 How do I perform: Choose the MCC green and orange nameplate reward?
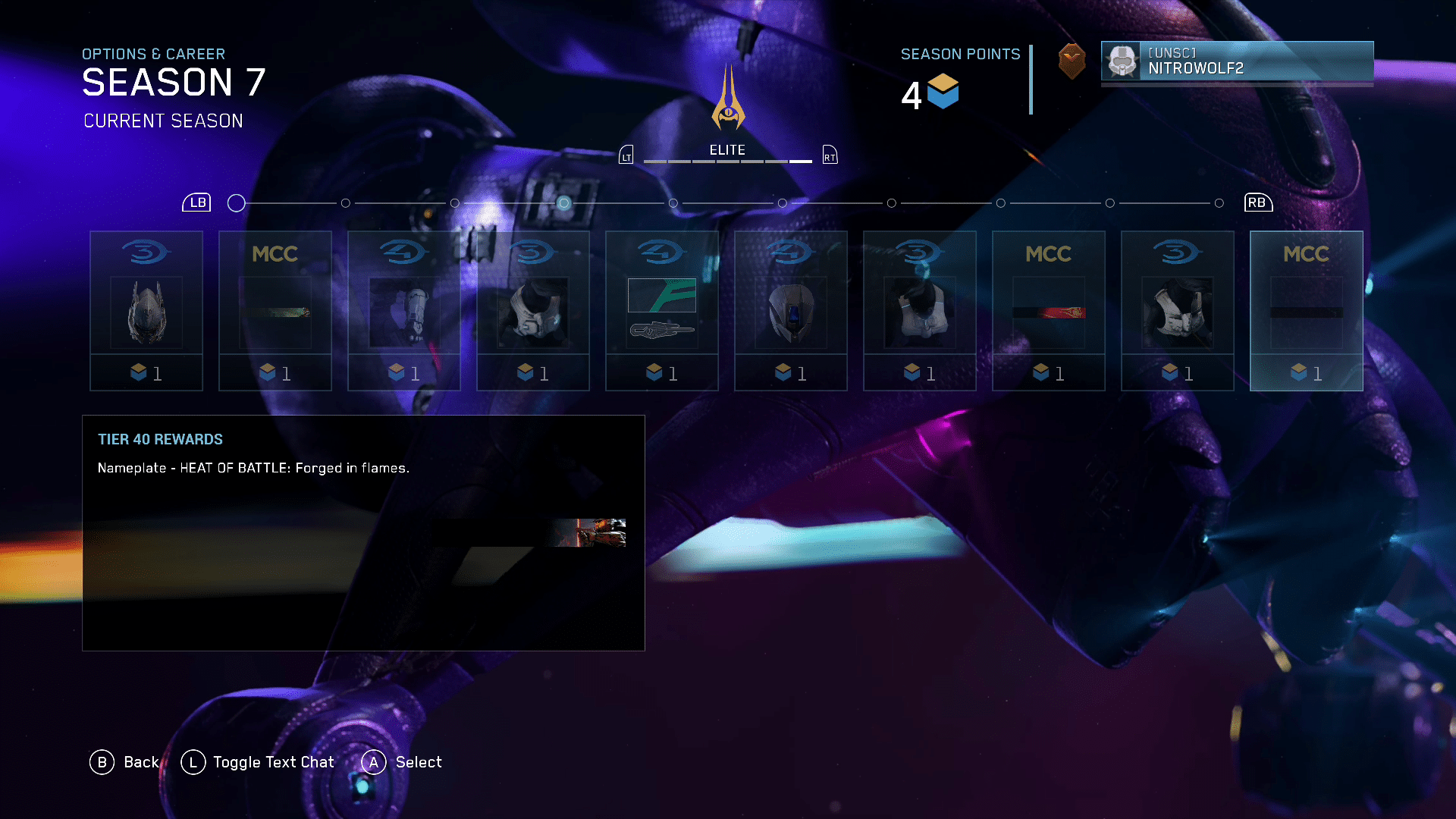click(275, 310)
